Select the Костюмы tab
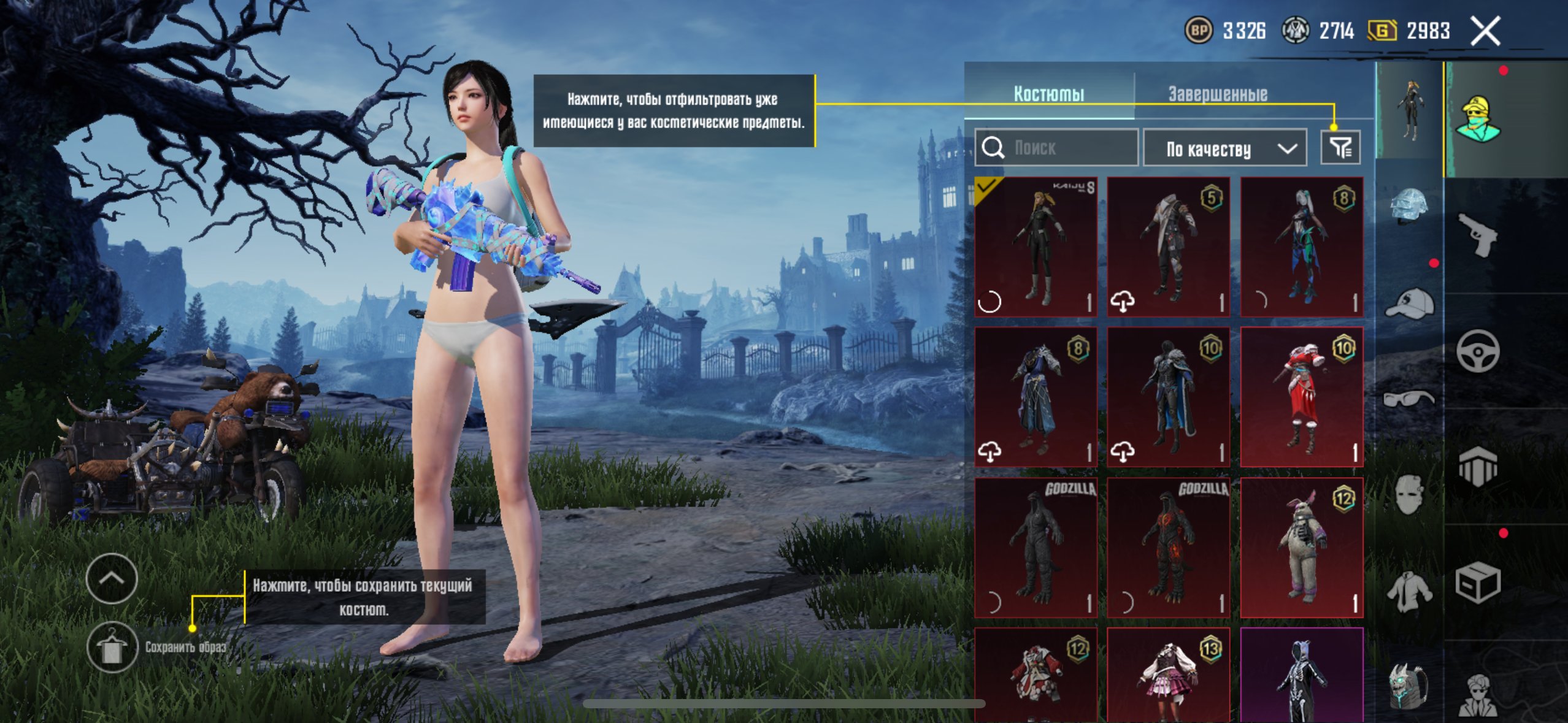Viewport: 1568px width, 723px height. tap(1048, 94)
